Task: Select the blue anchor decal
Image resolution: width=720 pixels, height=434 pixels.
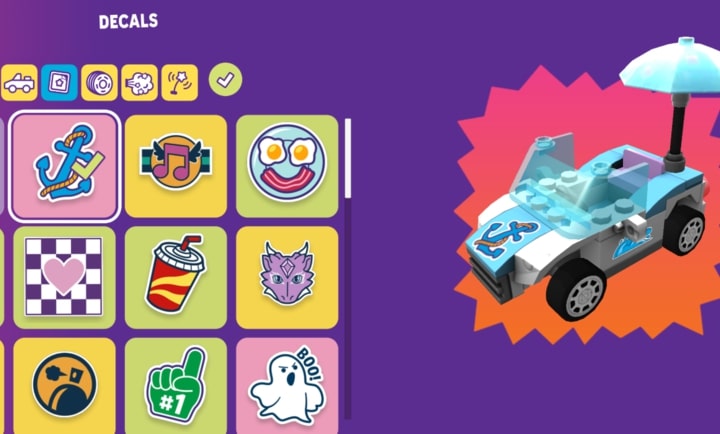Action: (x=65, y=165)
